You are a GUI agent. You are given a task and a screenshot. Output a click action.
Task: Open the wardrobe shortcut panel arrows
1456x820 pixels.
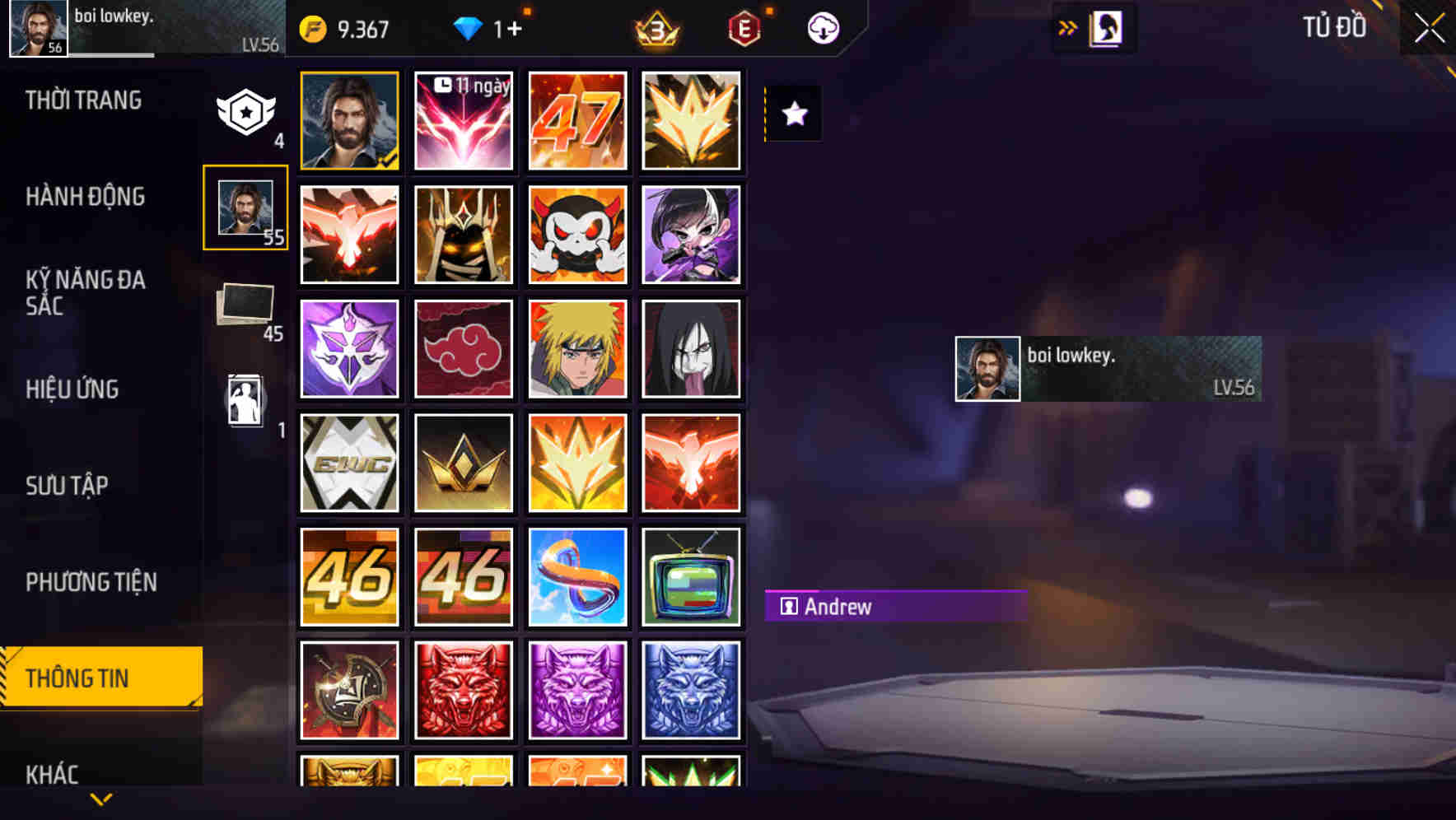[x=1068, y=26]
